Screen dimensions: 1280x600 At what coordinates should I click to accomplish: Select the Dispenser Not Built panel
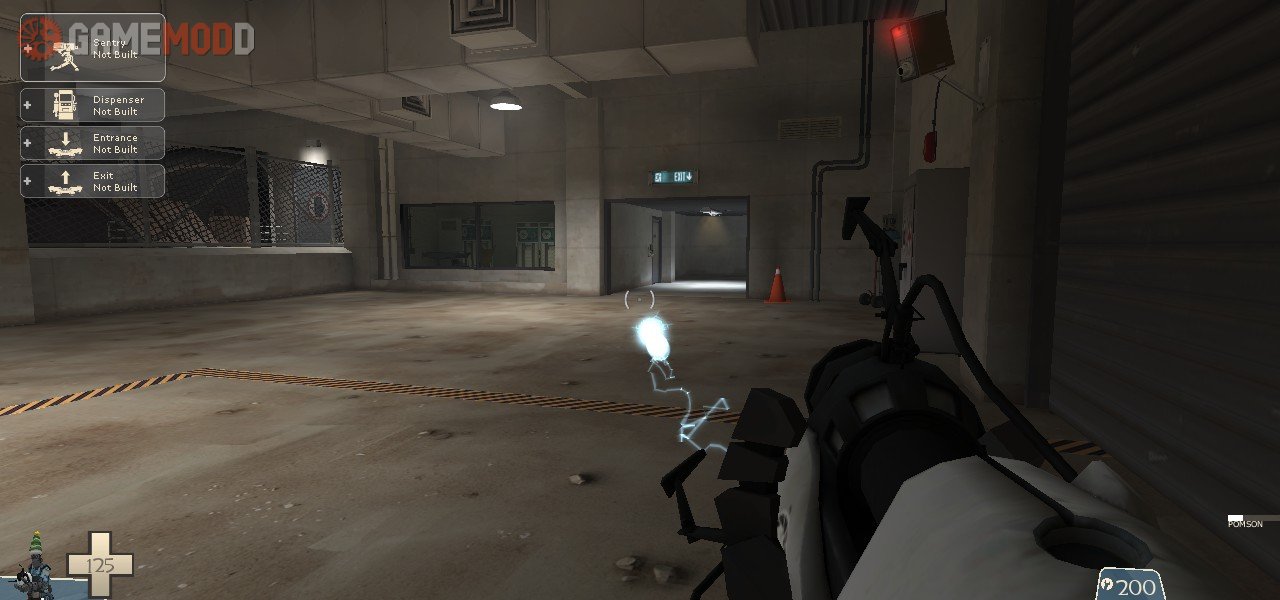[93, 105]
